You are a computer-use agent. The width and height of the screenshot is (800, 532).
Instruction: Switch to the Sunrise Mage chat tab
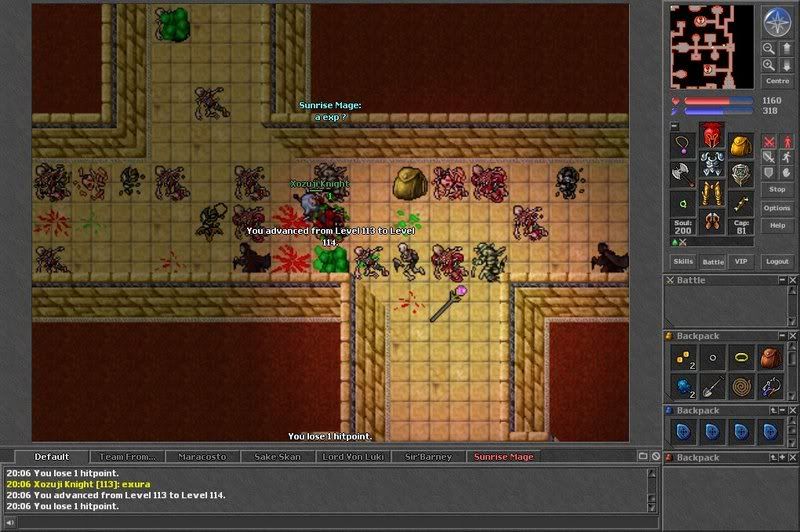(x=503, y=457)
